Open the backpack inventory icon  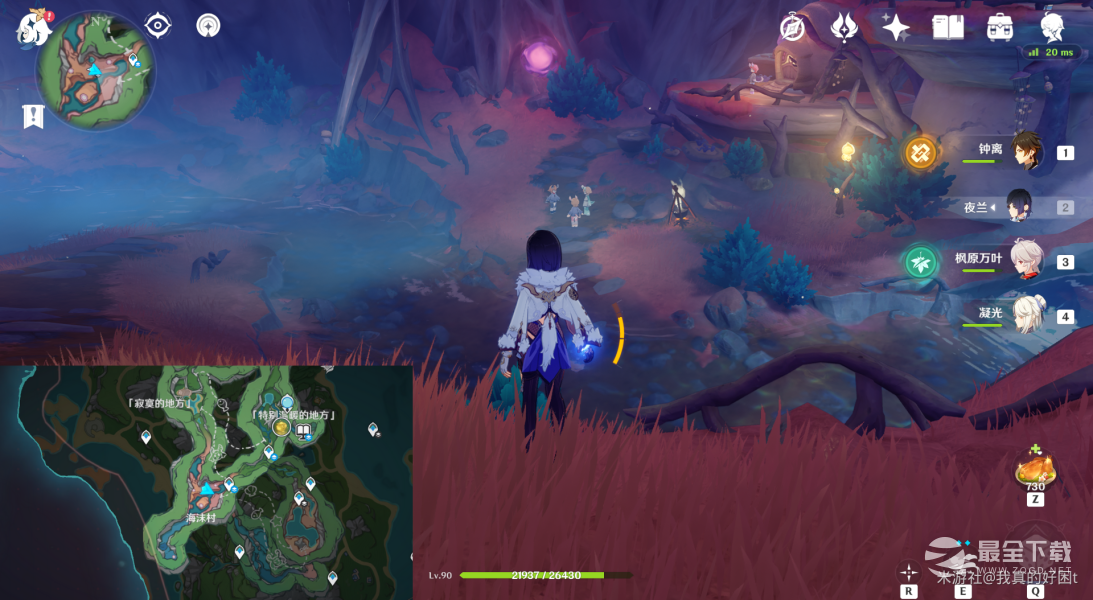[999, 28]
